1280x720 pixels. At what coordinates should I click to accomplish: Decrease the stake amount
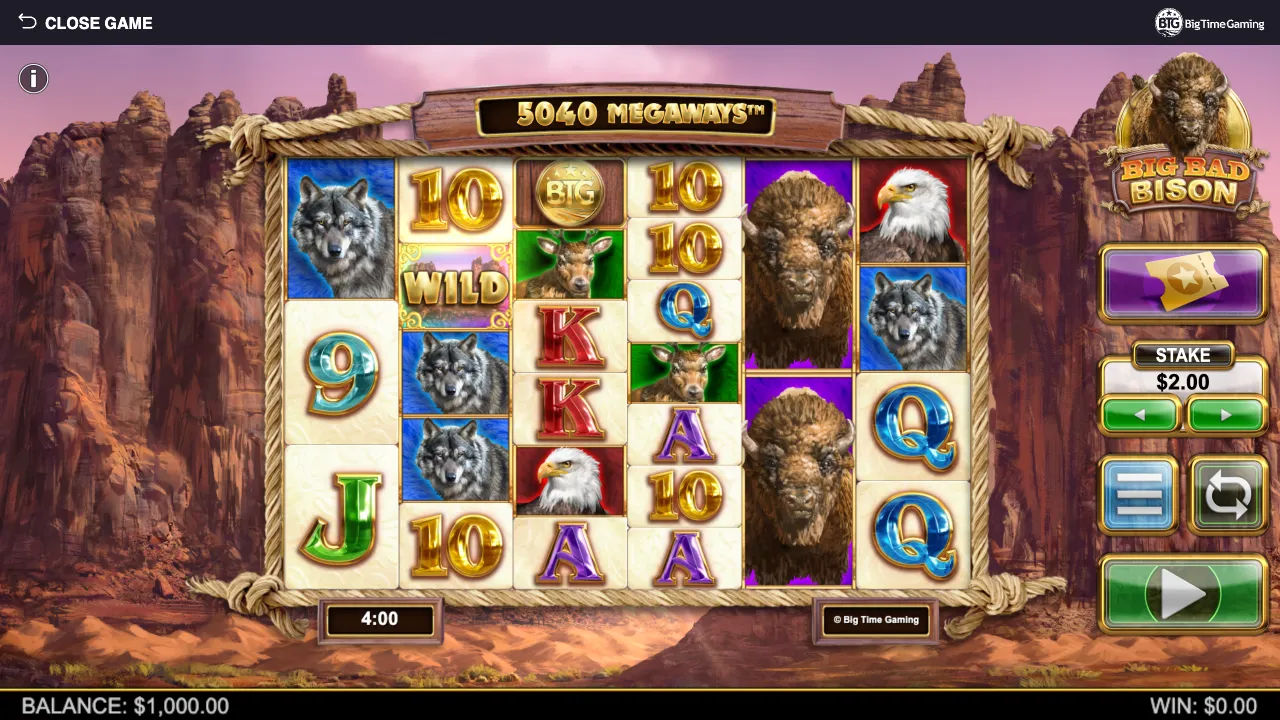coord(1140,415)
